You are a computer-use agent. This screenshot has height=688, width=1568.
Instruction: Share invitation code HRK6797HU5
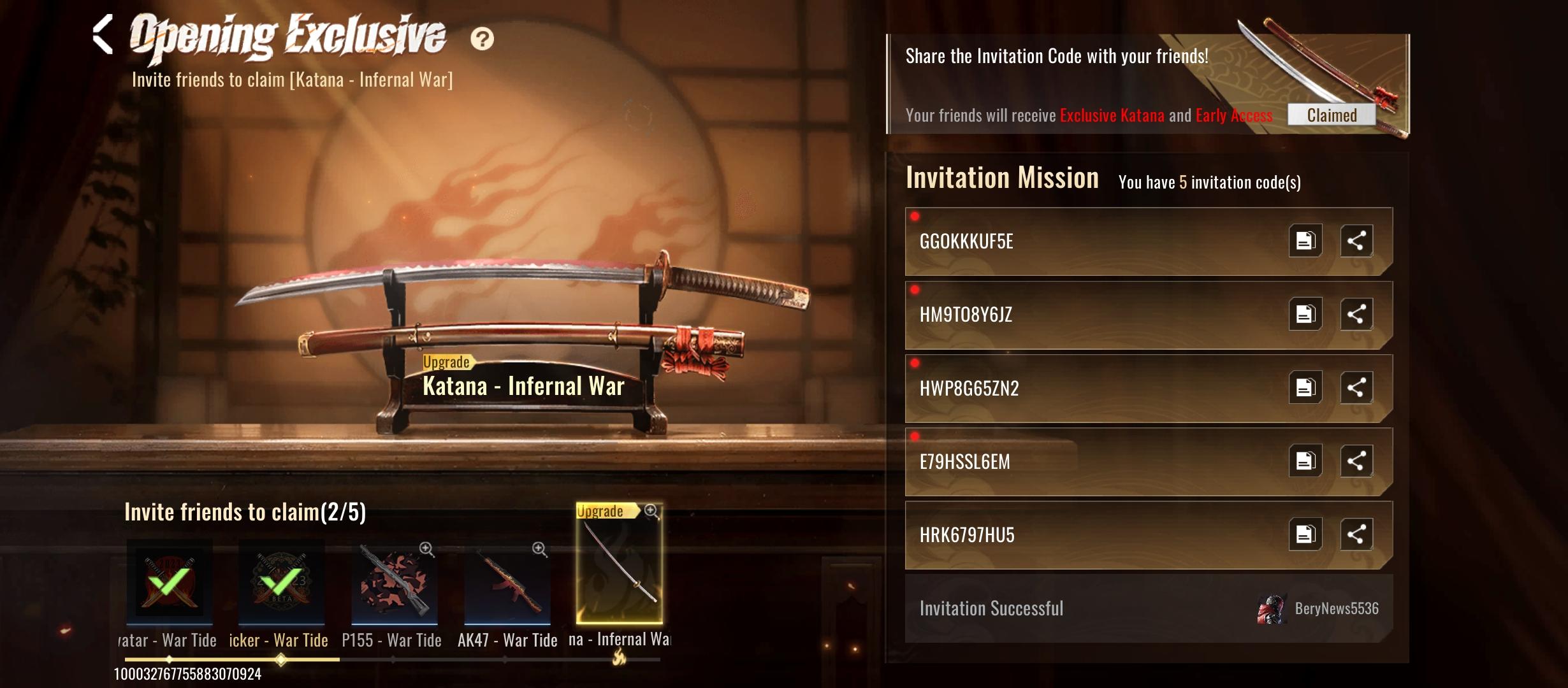[x=1356, y=534]
